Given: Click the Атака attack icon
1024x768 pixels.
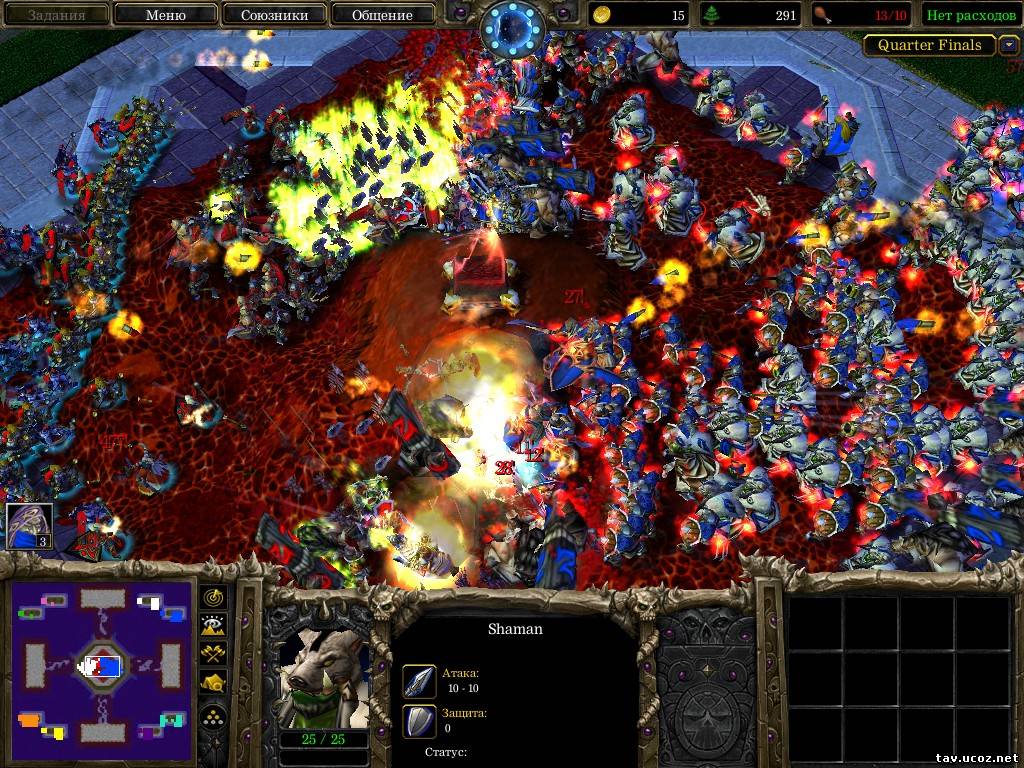Looking at the screenshot, I should 418,681.
